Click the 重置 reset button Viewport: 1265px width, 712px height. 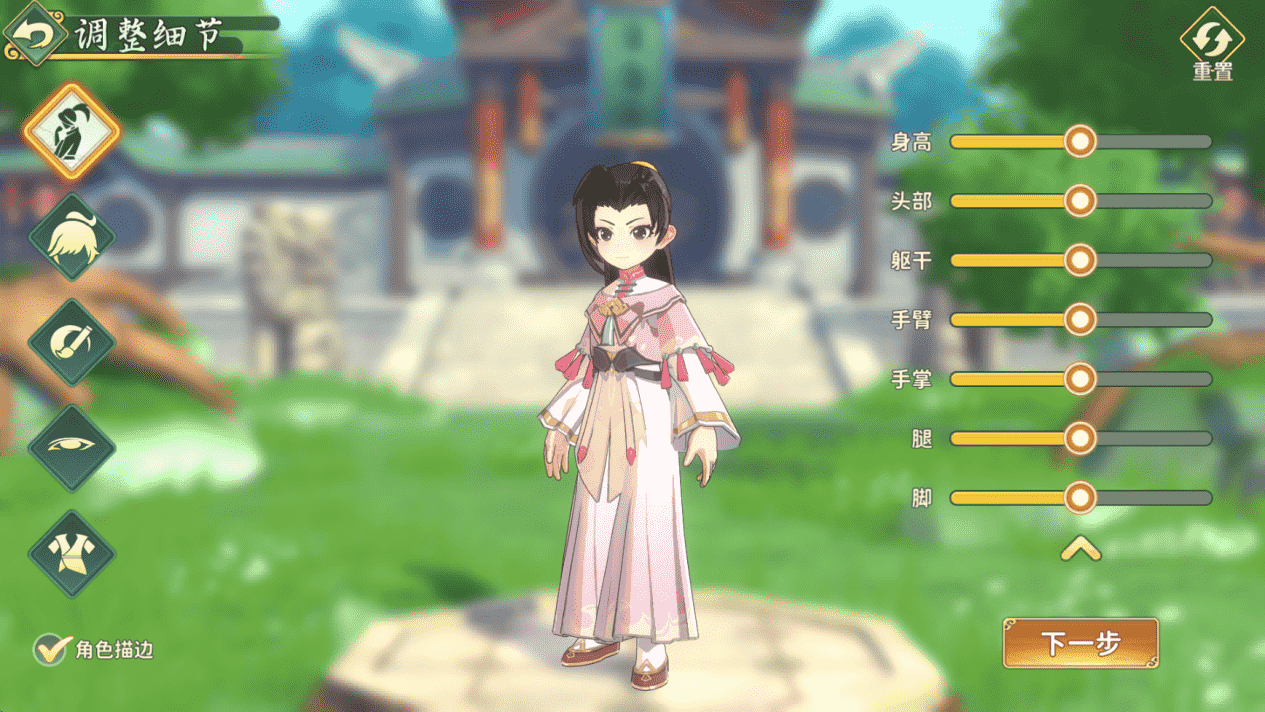point(1212,44)
